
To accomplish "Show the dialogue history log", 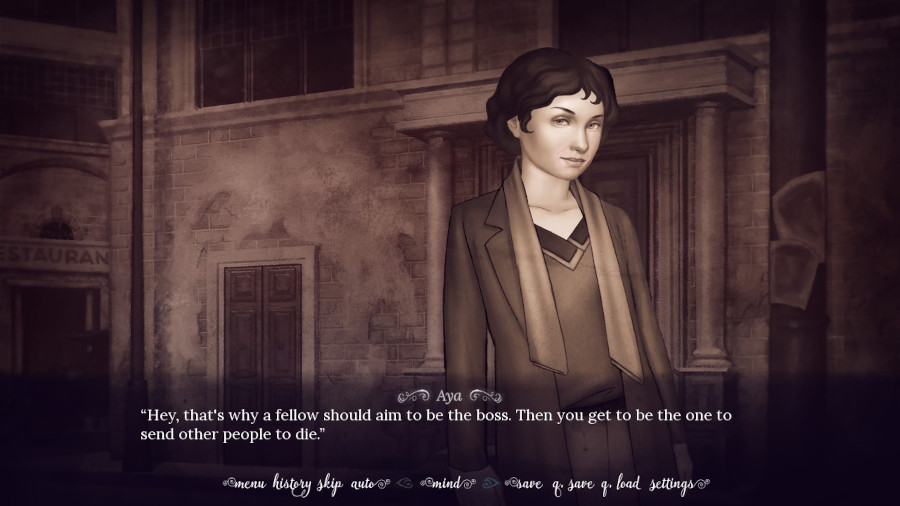I will [294, 485].
